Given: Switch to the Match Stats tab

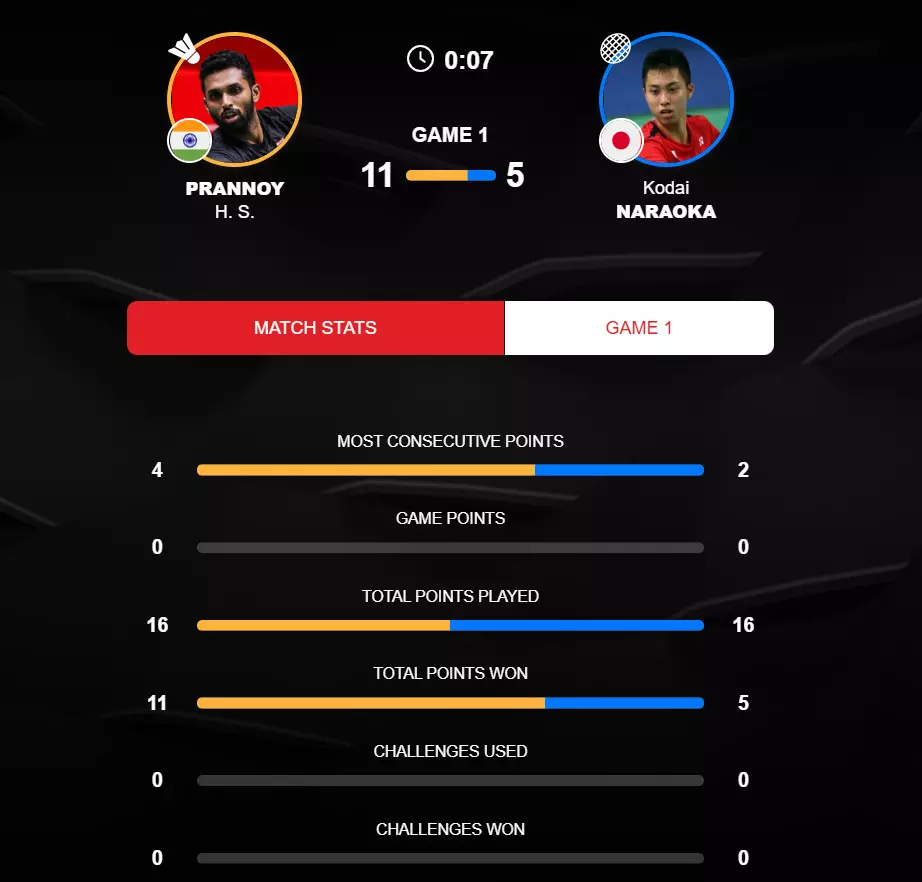Looking at the screenshot, I should click(x=315, y=328).
